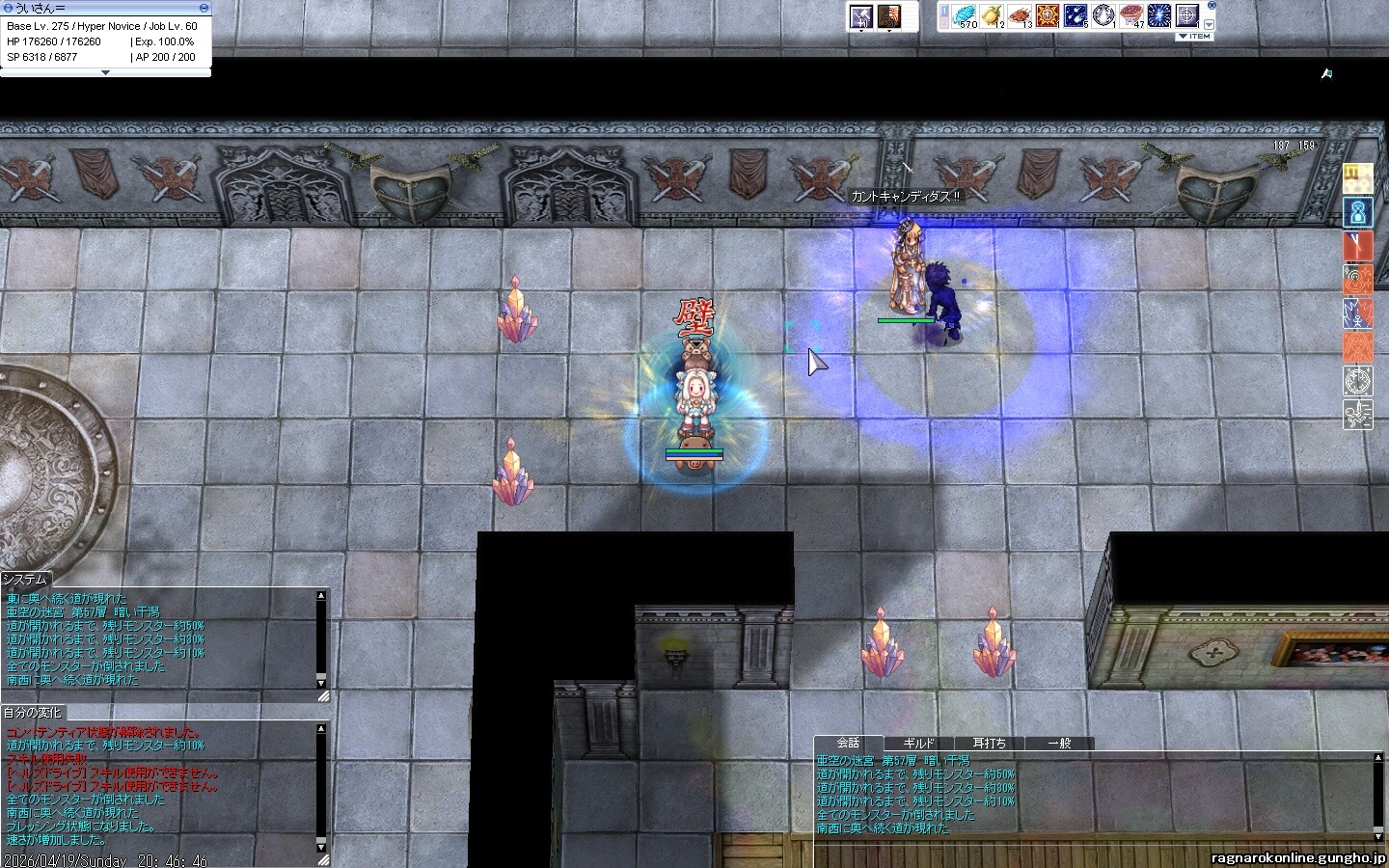Activate the crosshair target skill slot
Image resolution: width=1389 pixels, height=868 pixels.
pyautogui.click(x=1187, y=16)
